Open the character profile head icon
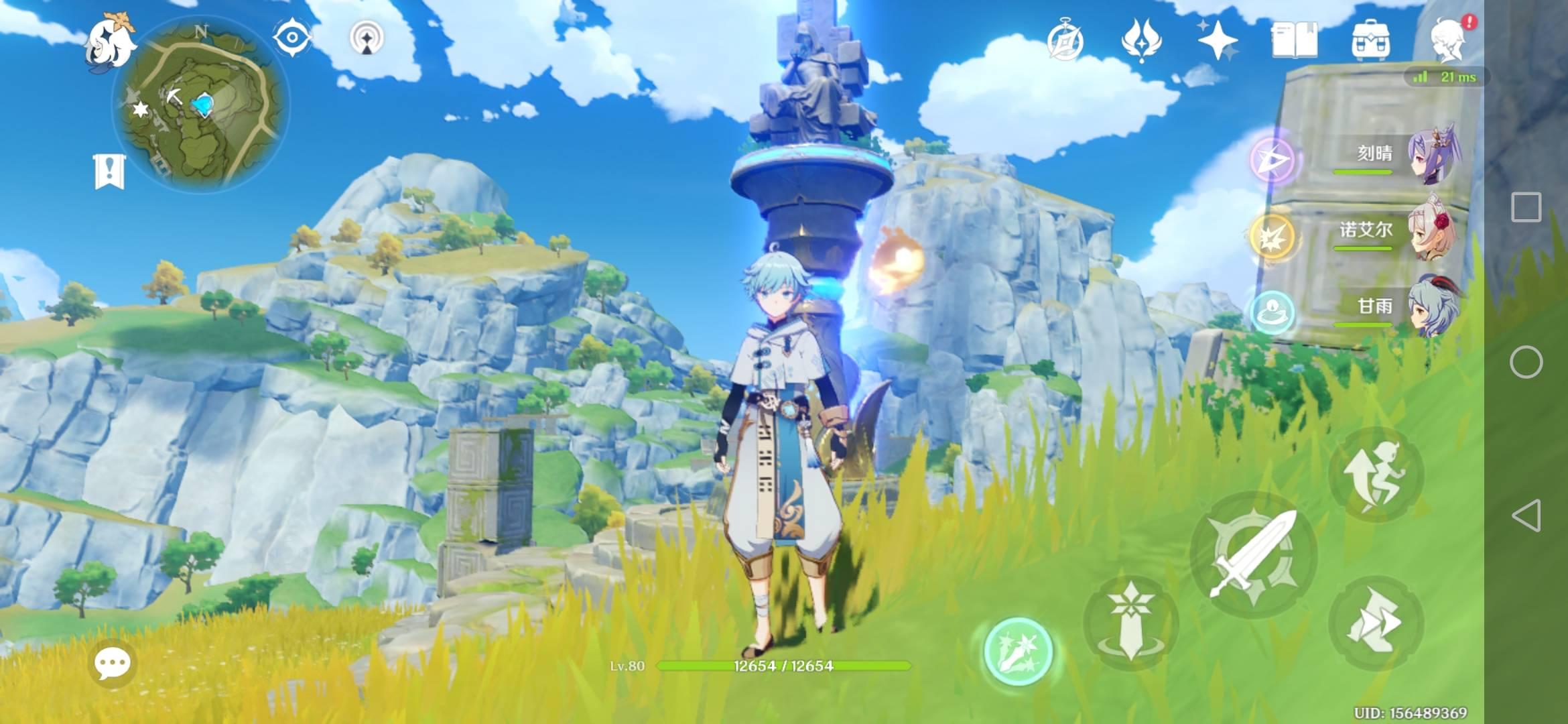Viewport: 1568px width, 724px height. click(x=1449, y=40)
